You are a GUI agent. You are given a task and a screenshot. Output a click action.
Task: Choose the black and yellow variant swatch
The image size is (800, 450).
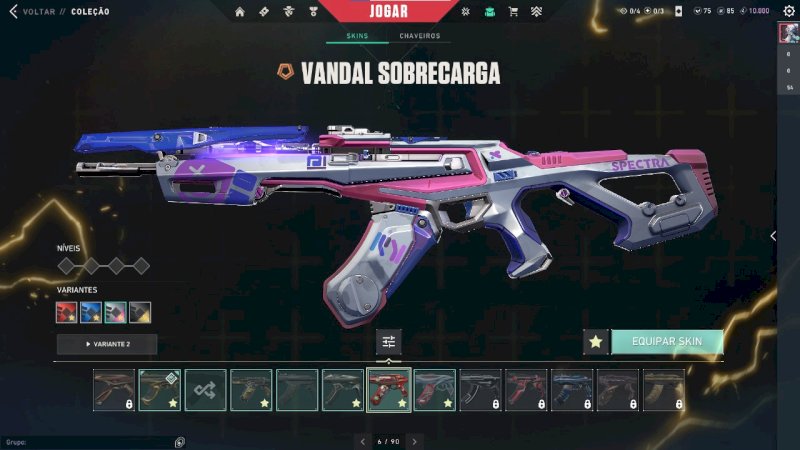click(140, 313)
